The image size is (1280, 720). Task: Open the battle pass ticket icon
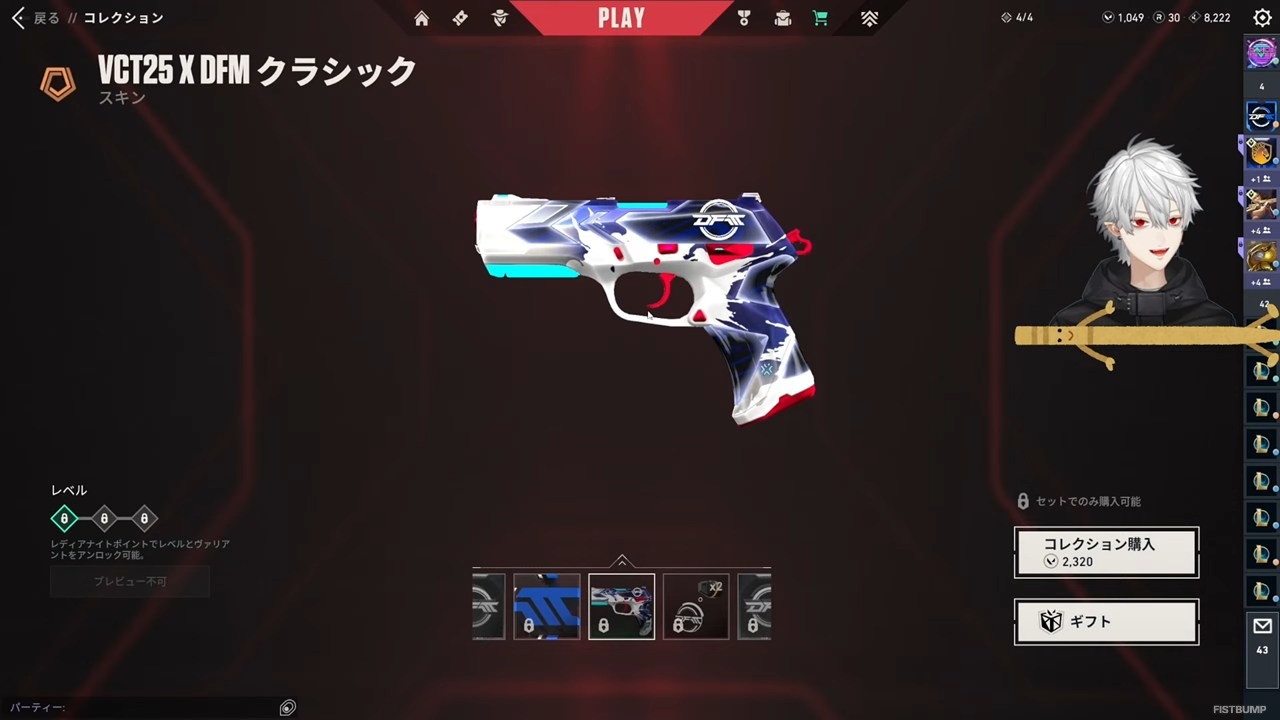tap(460, 18)
